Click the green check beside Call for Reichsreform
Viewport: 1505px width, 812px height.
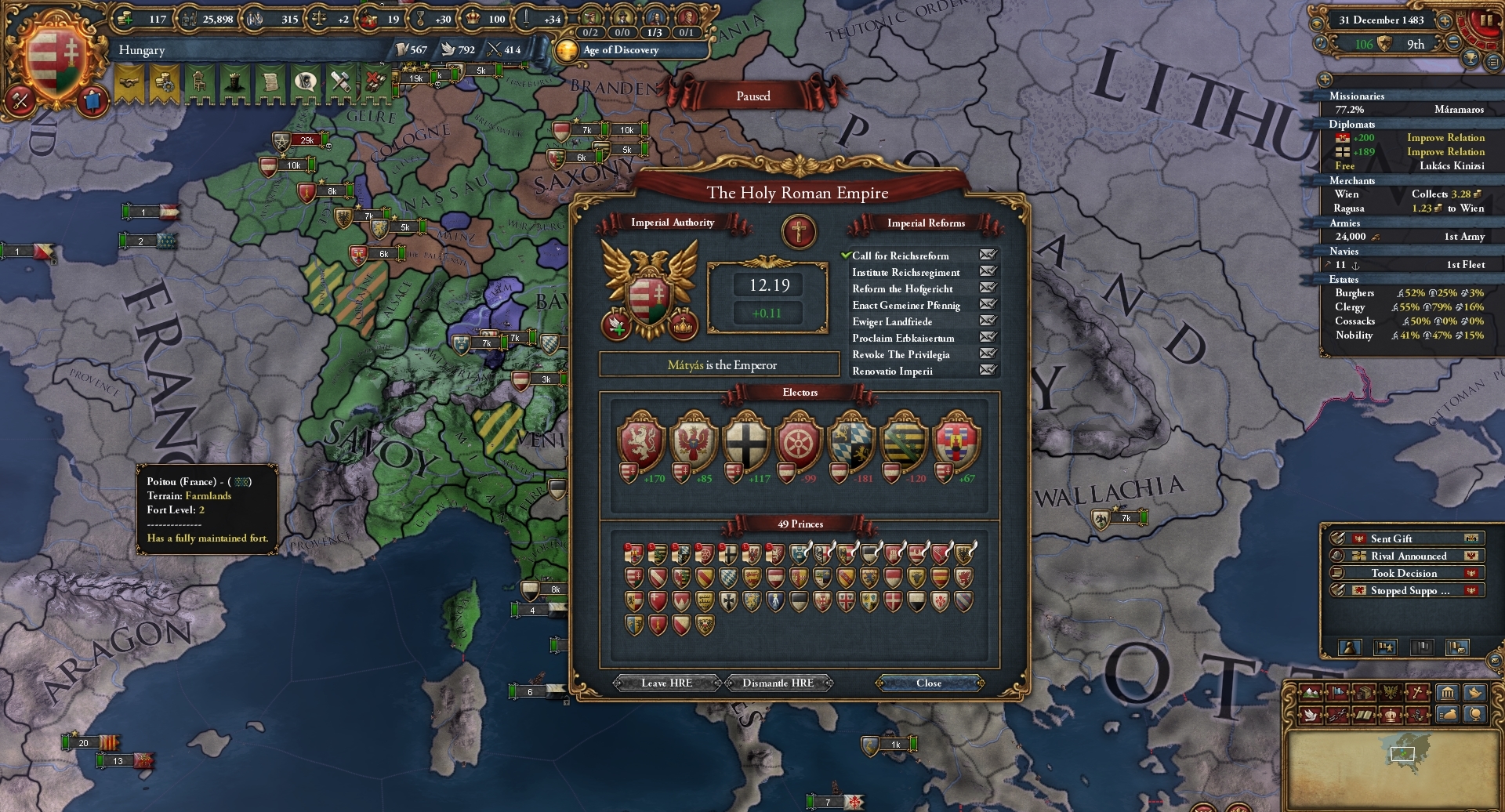tap(847, 256)
